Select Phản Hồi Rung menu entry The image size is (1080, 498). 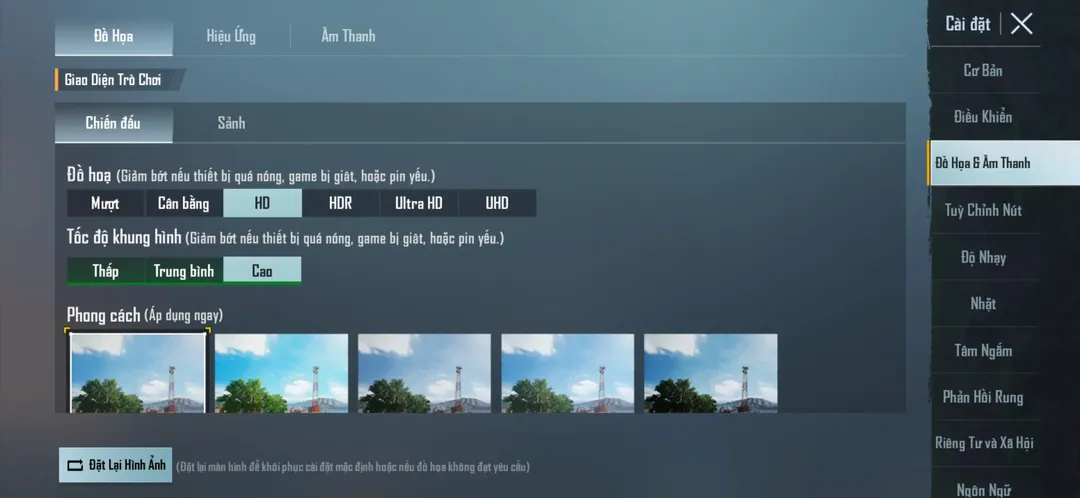click(x=983, y=397)
